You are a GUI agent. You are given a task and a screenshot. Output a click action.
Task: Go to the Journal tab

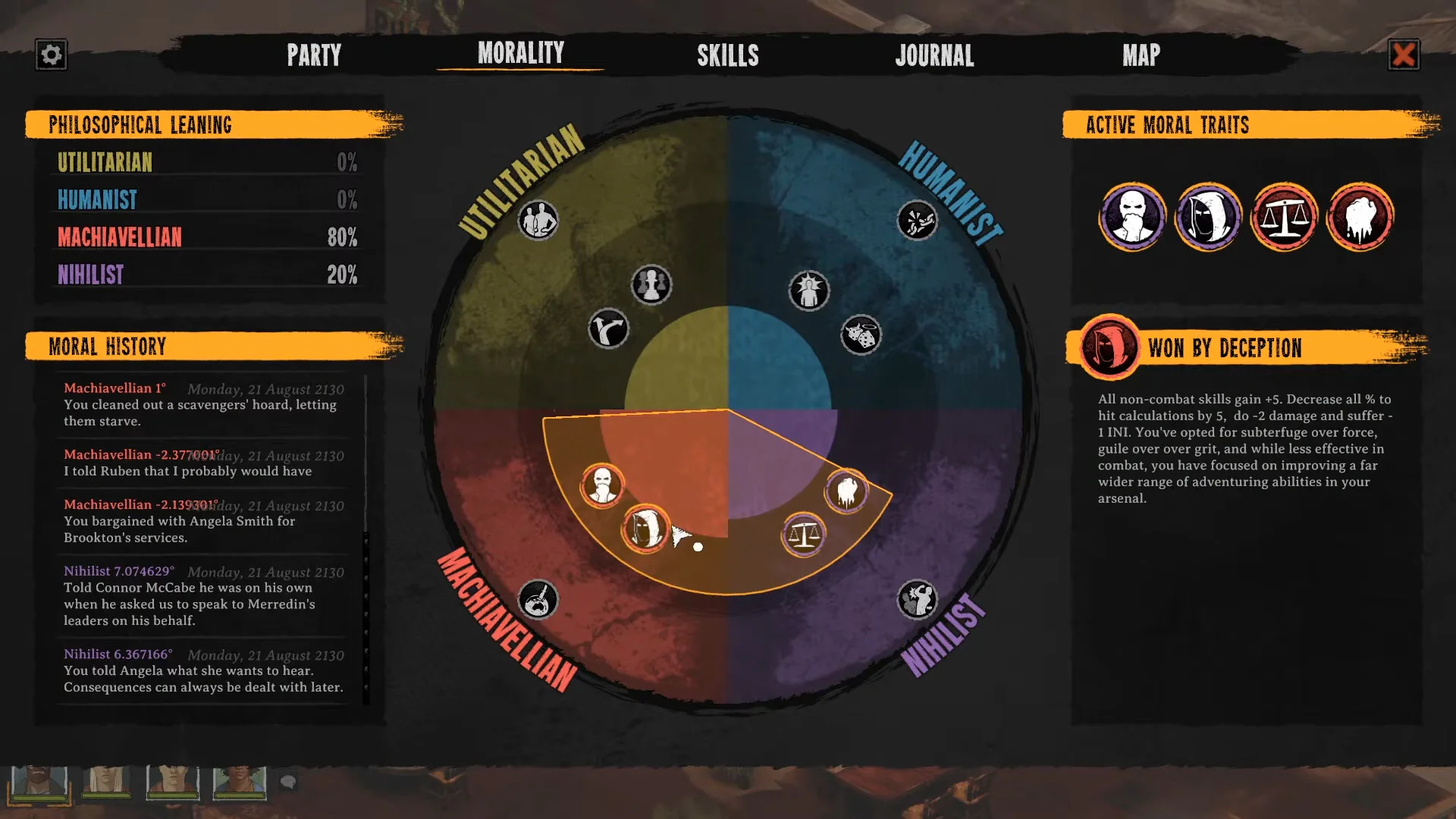coord(934,55)
